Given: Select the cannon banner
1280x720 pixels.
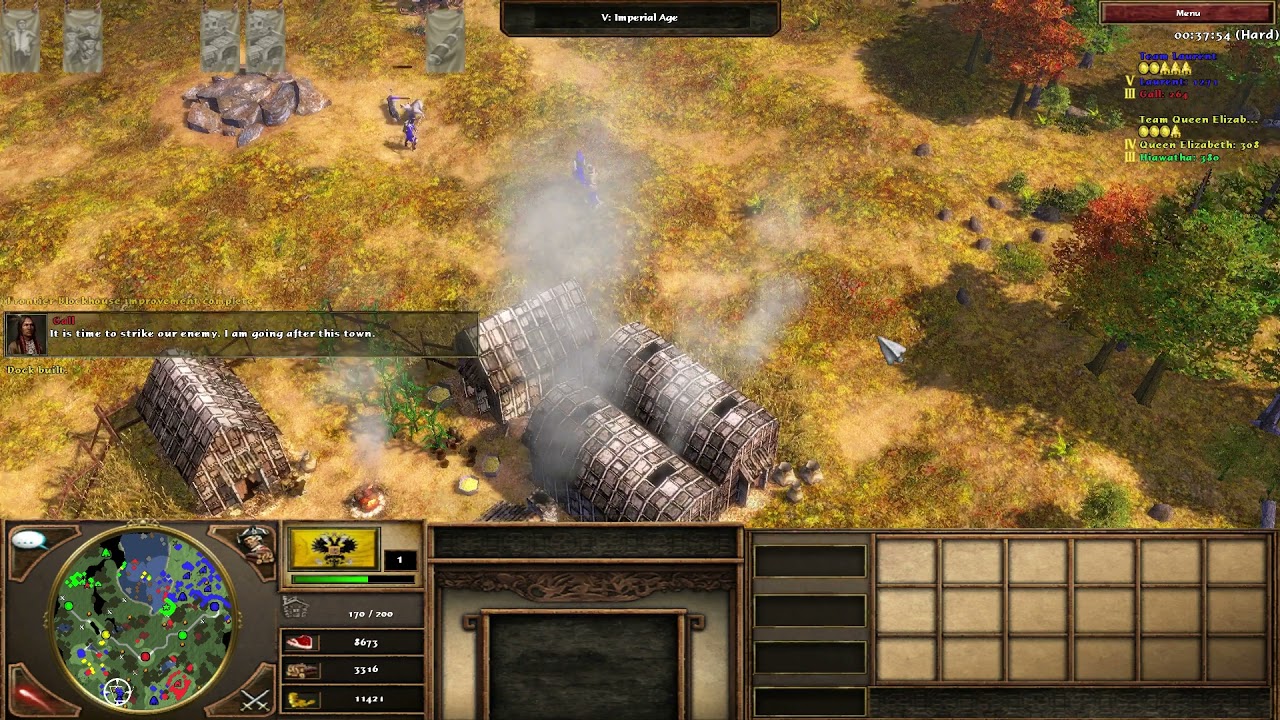Looking at the screenshot, I should pyautogui.click(x=444, y=38).
